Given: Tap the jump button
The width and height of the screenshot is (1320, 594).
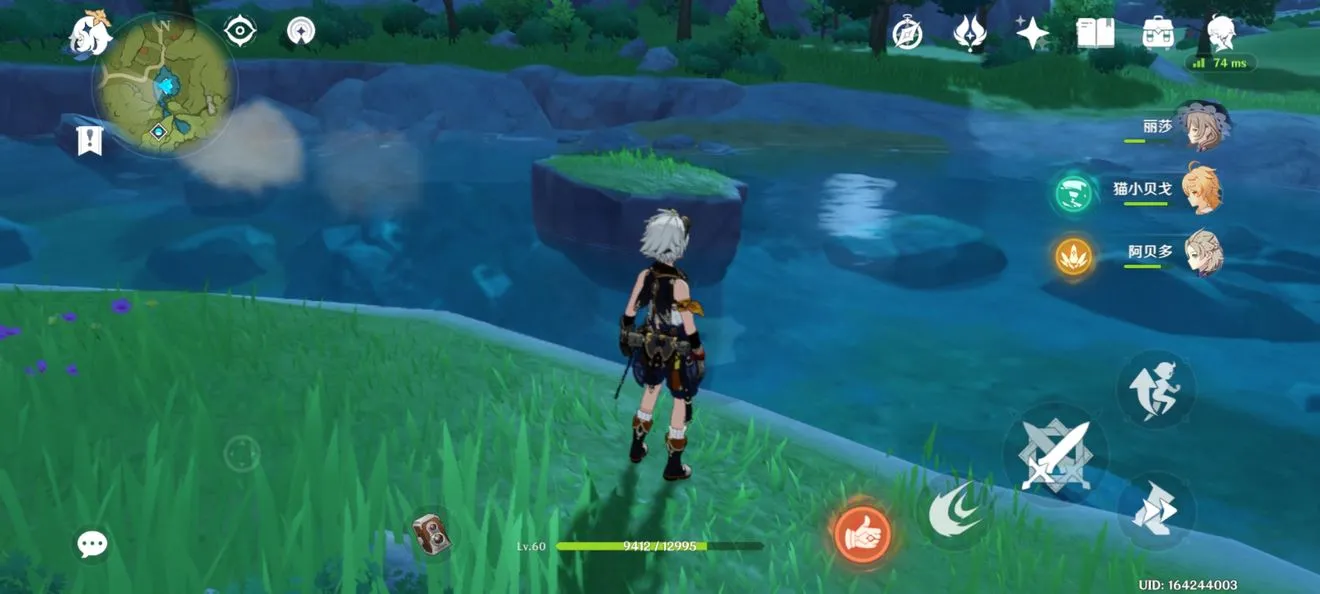Looking at the screenshot, I should click(x=1156, y=388).
